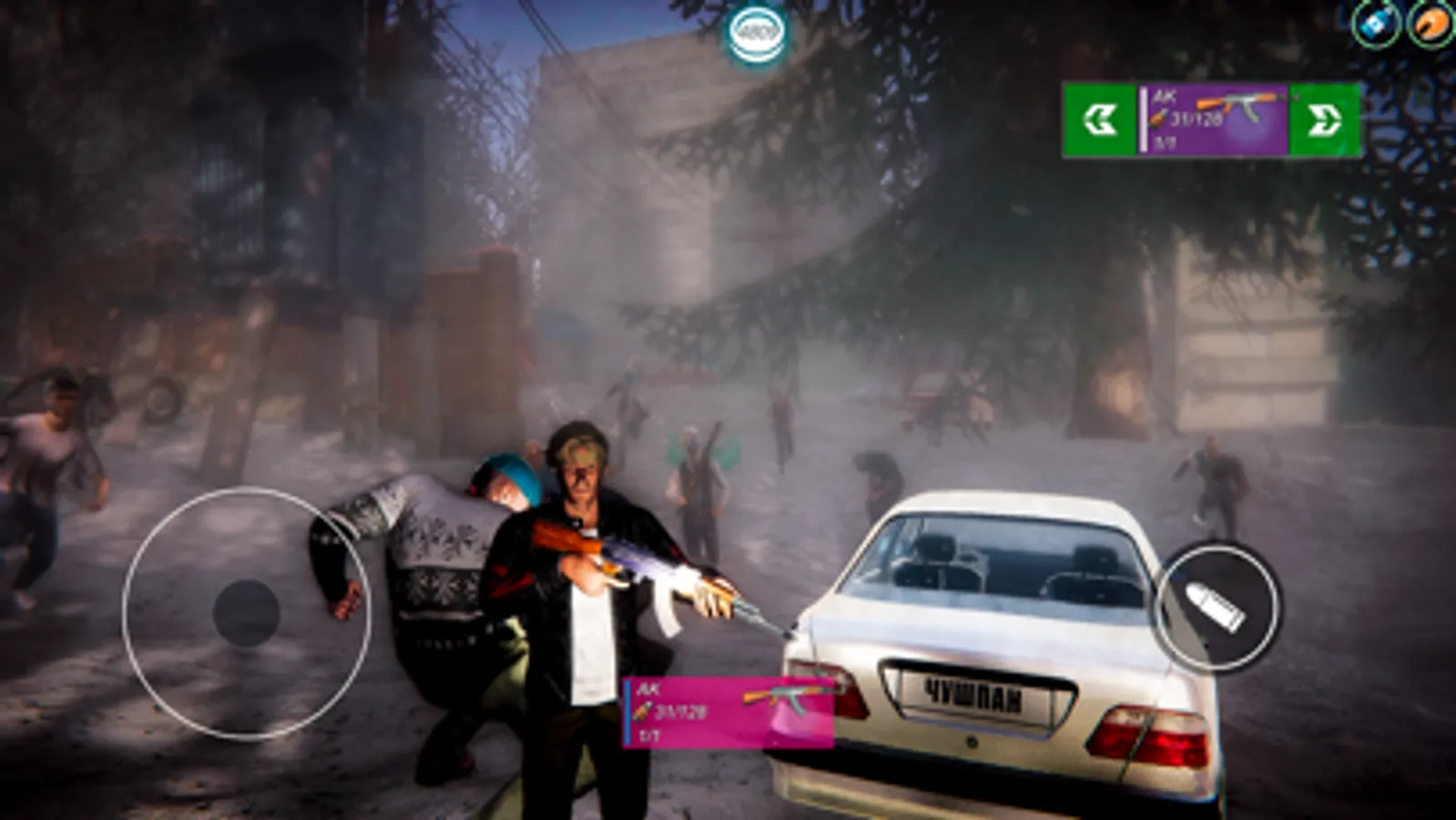This screenshot has height=820, width=1456.
Task: Tap the ammo counter 31/128 in the weapon slot
Action: pos(1195,118)
